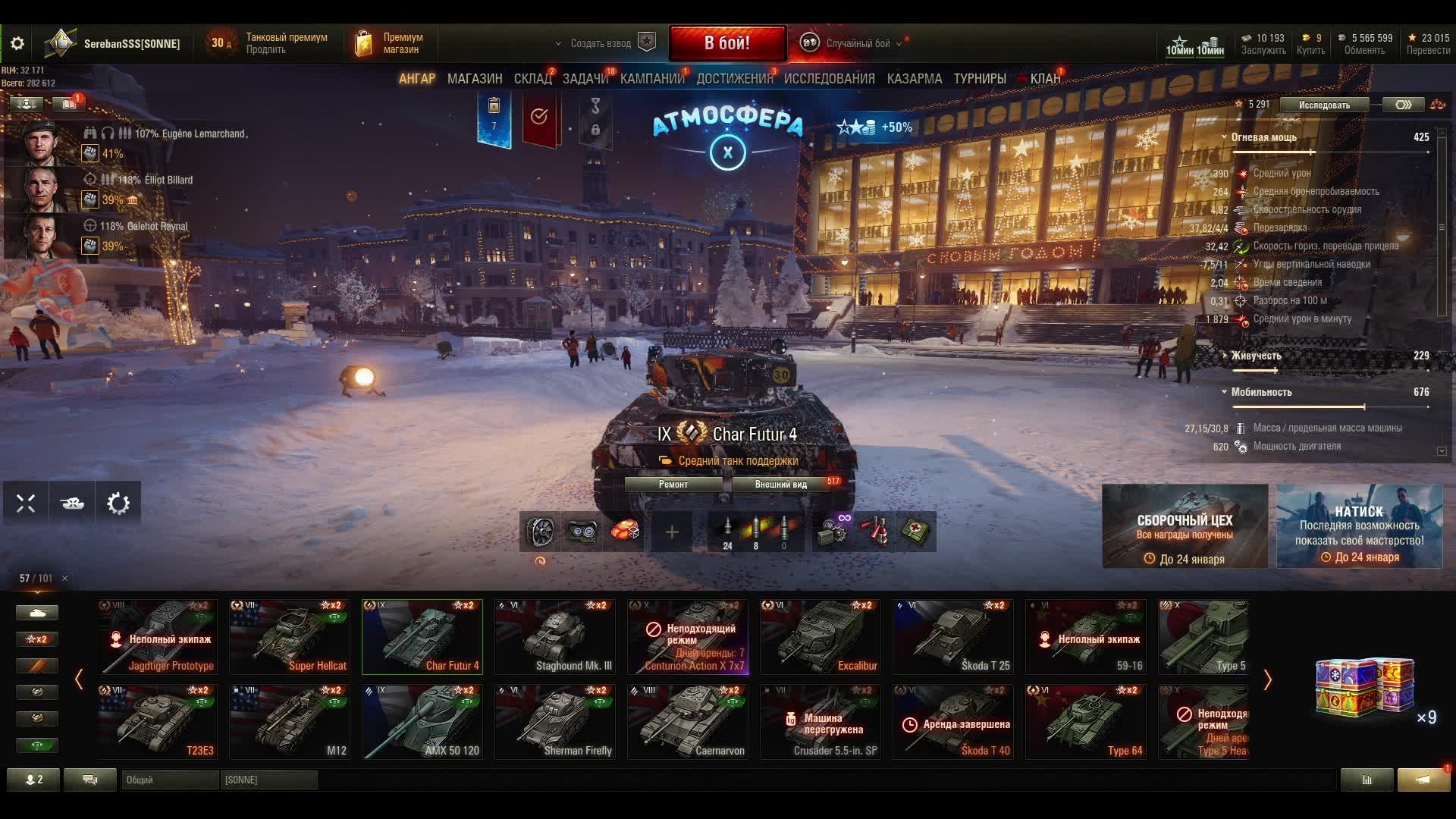The image size is (1456, 819).
Task: Switch to the МАГАЗИН tab
Action: pyautogui.click(x=475, y=79)
